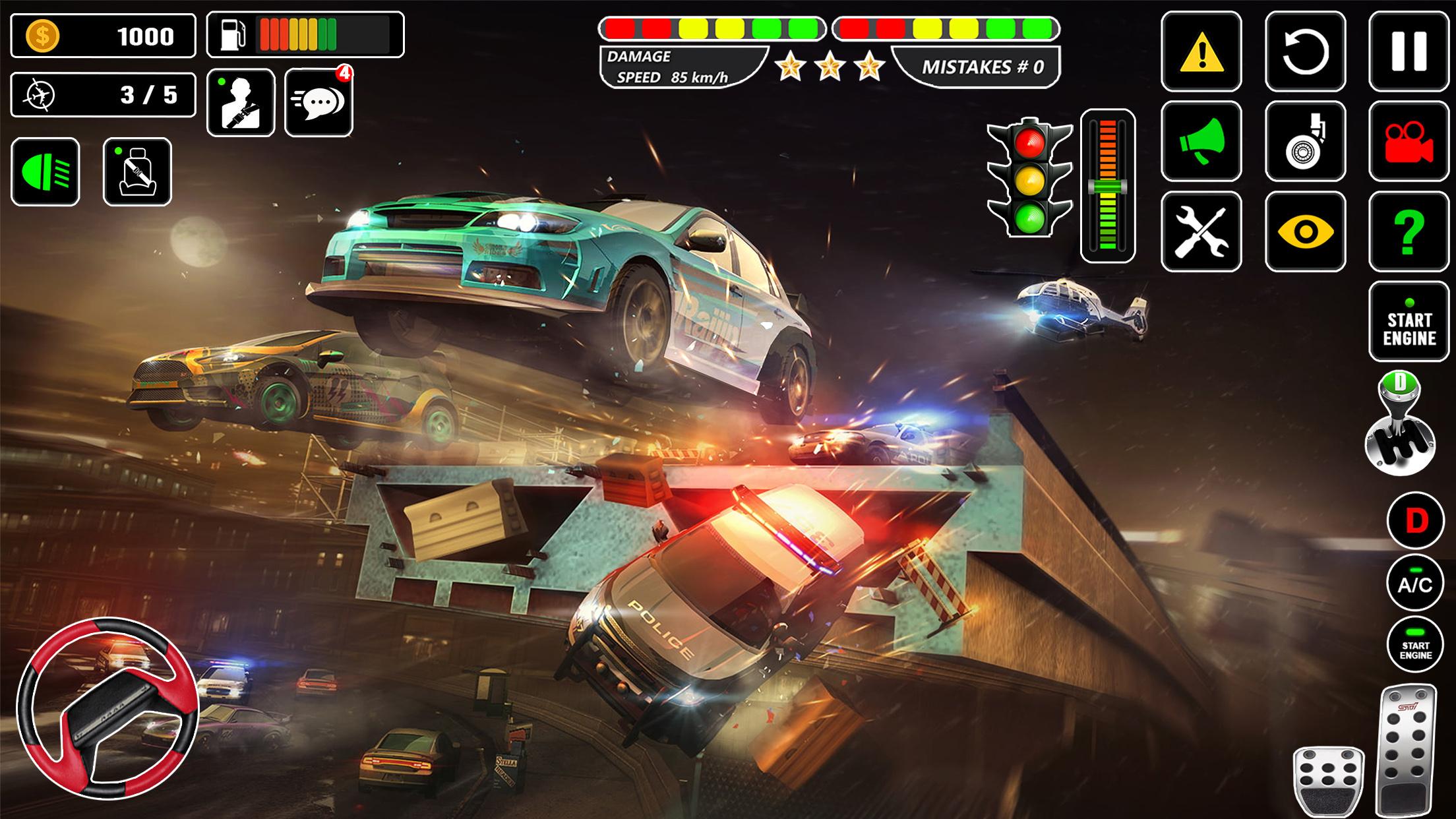Viewport: 1456px width, 819px height.
Task: Sound the green horn button
Action: (1201, 141)
